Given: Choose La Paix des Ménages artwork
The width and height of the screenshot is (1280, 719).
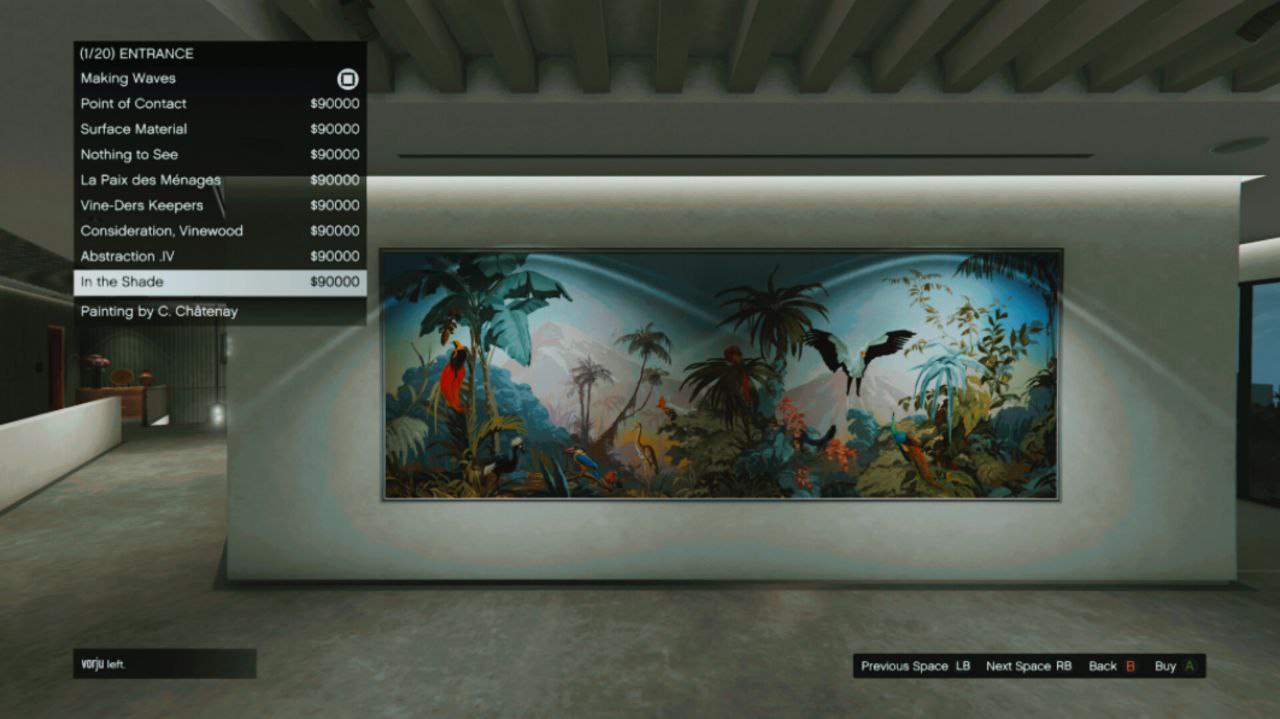Looking at the screenshot, I should click(150, 180).
